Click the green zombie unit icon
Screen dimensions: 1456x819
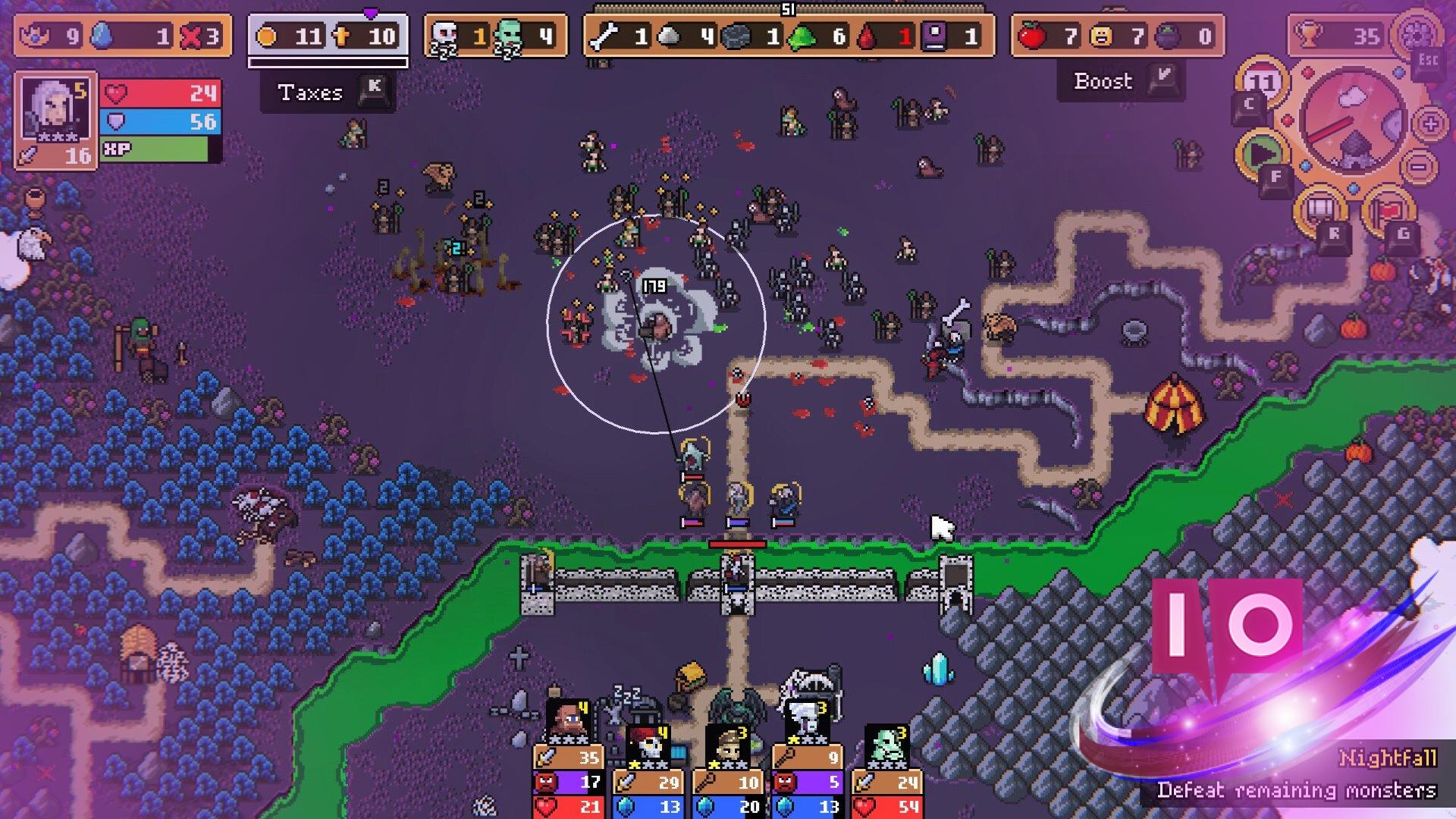point(507,32)
